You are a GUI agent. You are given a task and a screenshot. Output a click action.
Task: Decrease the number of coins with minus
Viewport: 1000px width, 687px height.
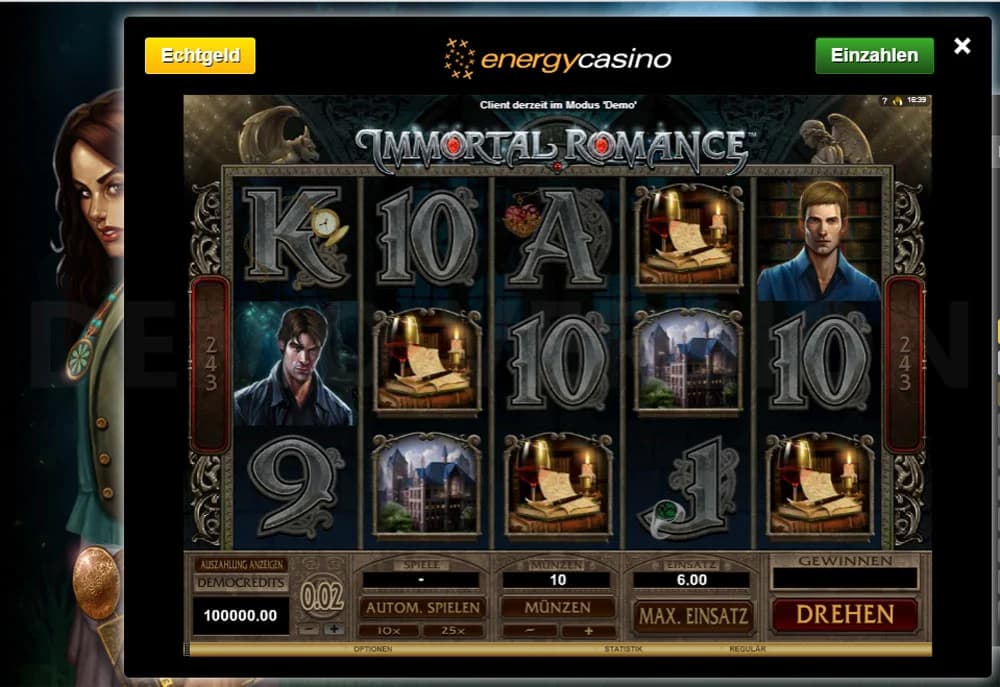530,631
